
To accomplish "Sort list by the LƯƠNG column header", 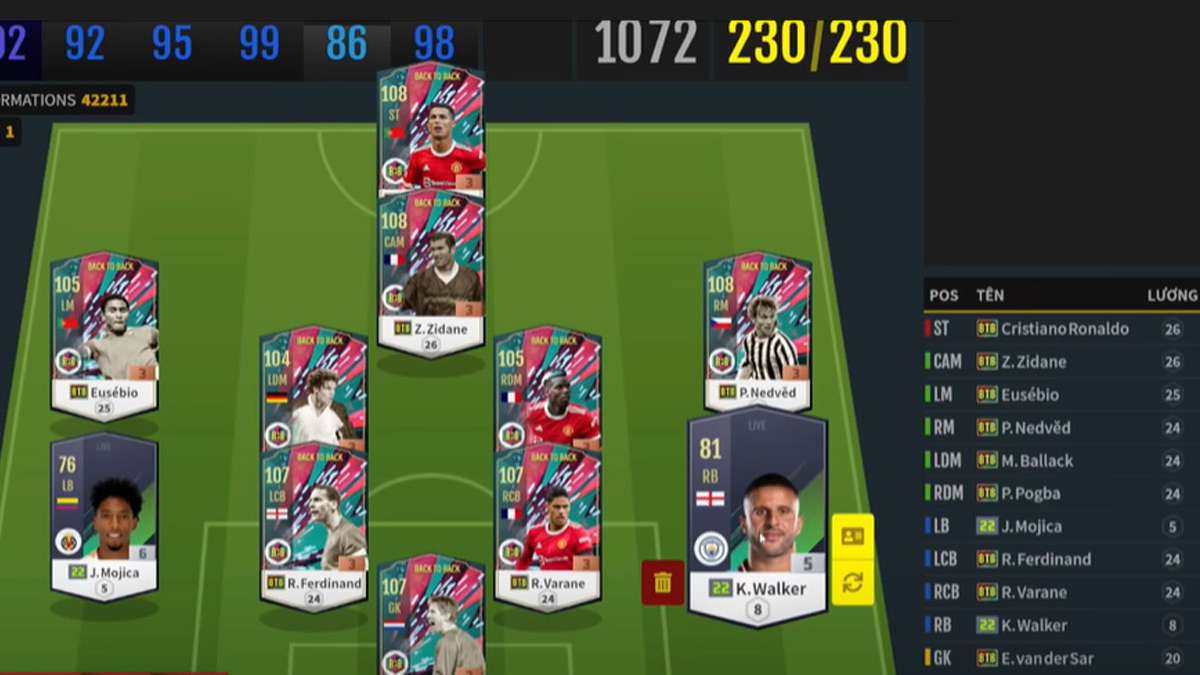I will (1171, 295).
